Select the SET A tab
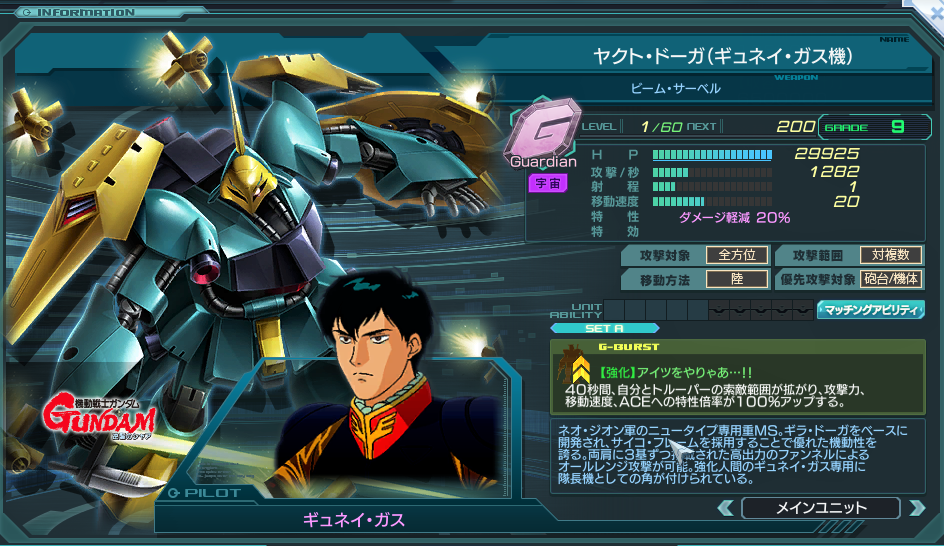This screenshot has width=944, height=546. pos(605,328)
